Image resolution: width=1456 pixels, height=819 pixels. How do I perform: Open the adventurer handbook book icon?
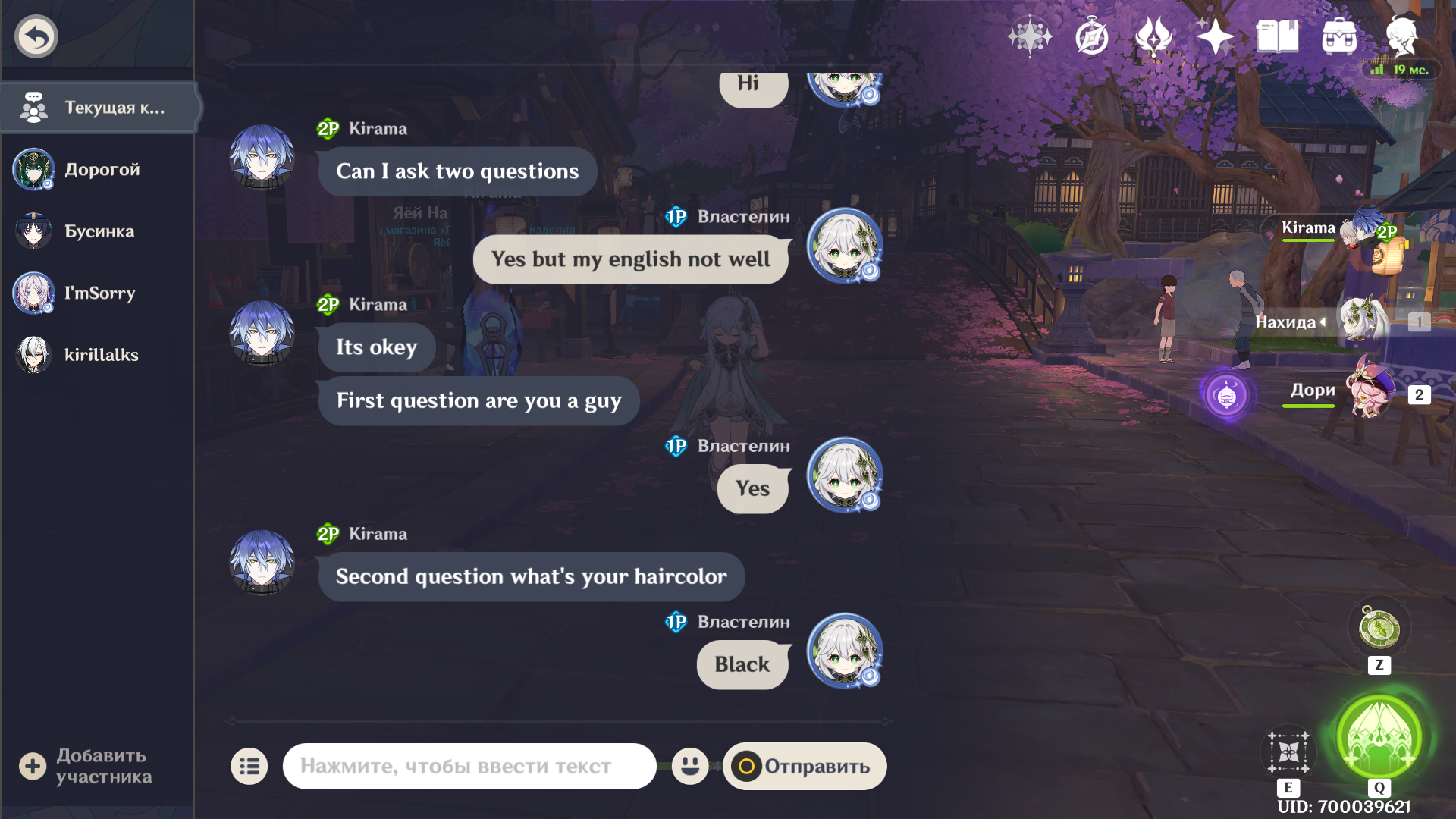[1277, 36]
